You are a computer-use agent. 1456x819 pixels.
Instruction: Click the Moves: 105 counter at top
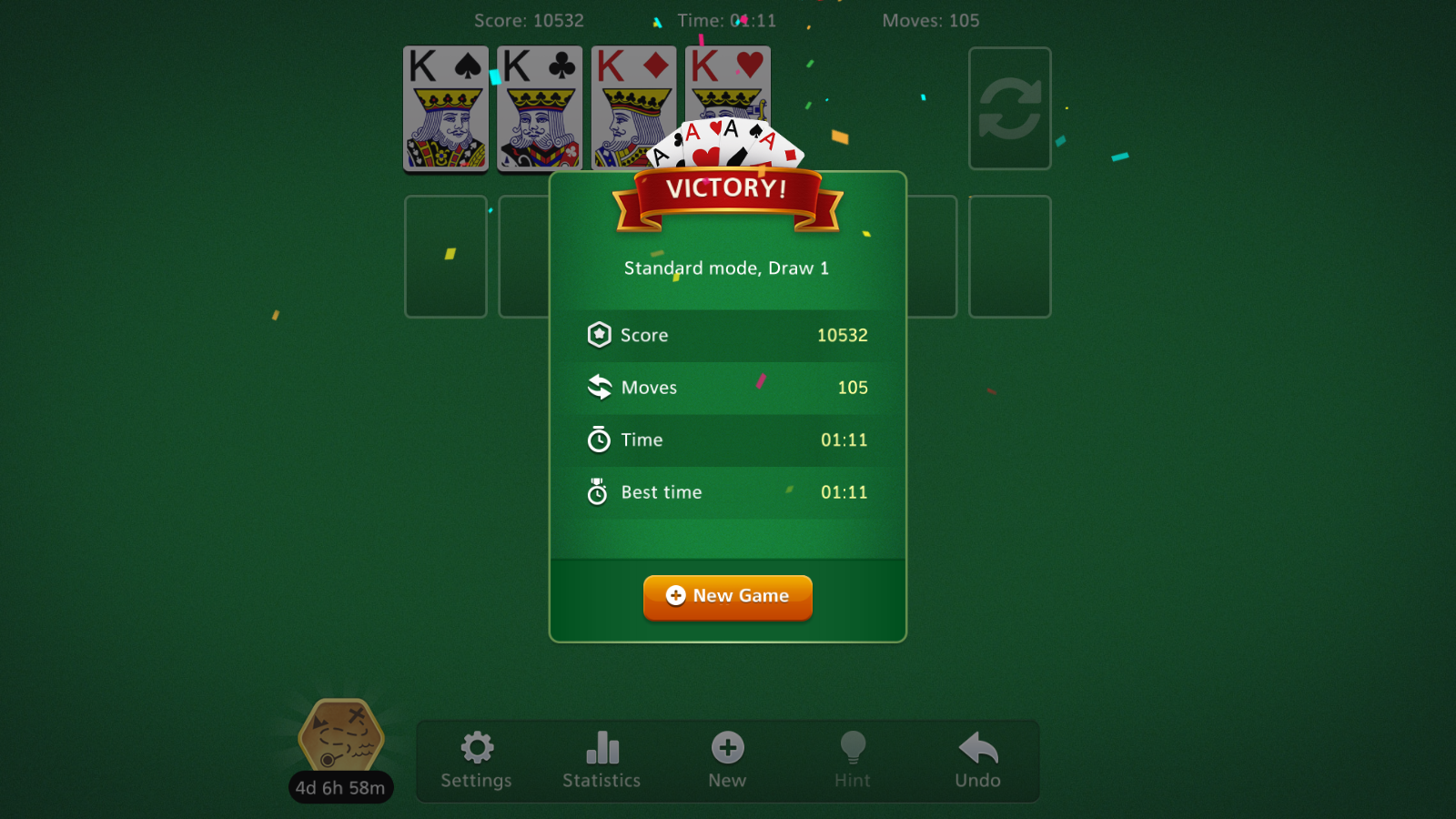click(932, 20)
